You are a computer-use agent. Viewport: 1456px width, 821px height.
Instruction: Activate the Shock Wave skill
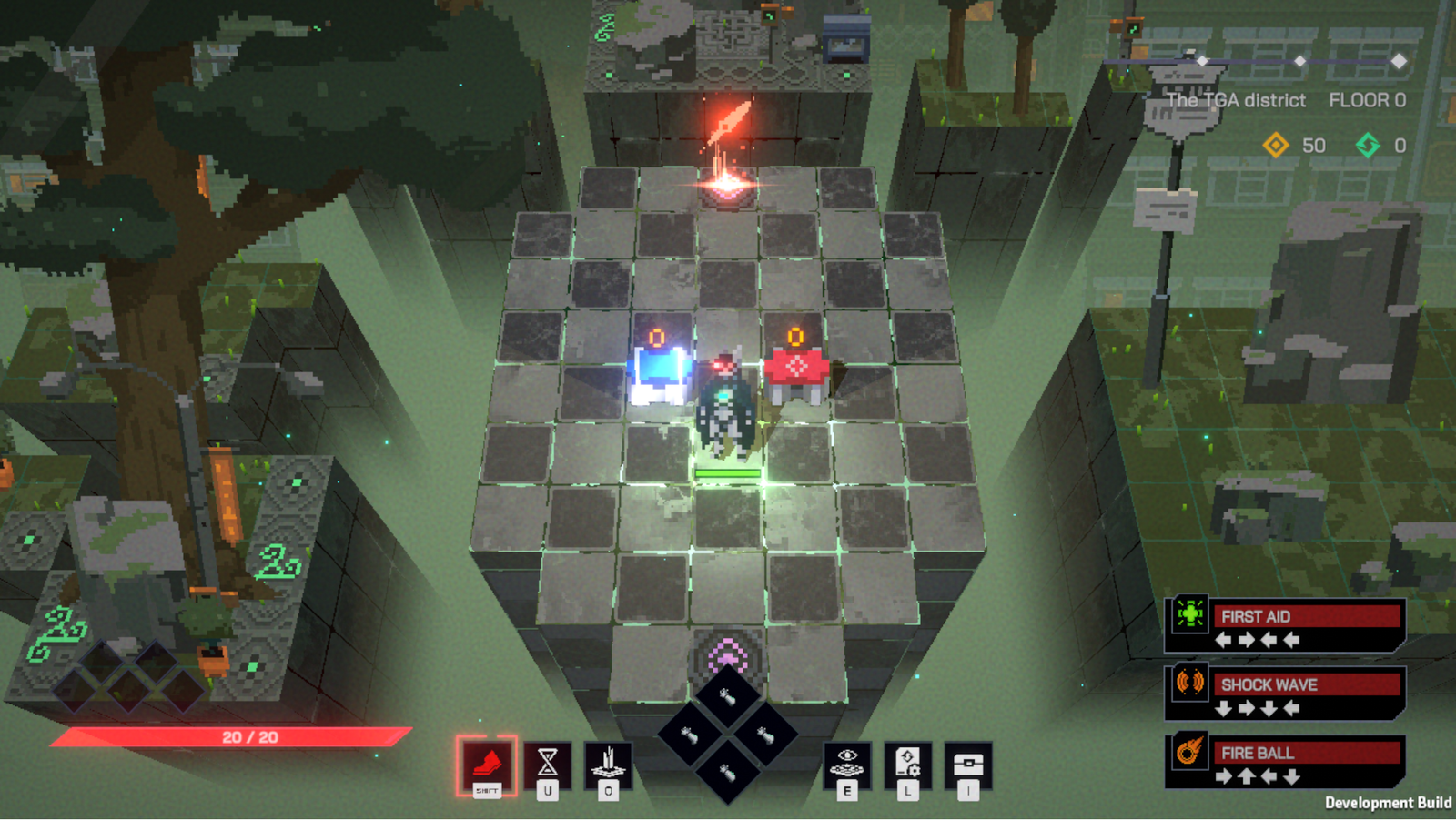coord(1285,694)
